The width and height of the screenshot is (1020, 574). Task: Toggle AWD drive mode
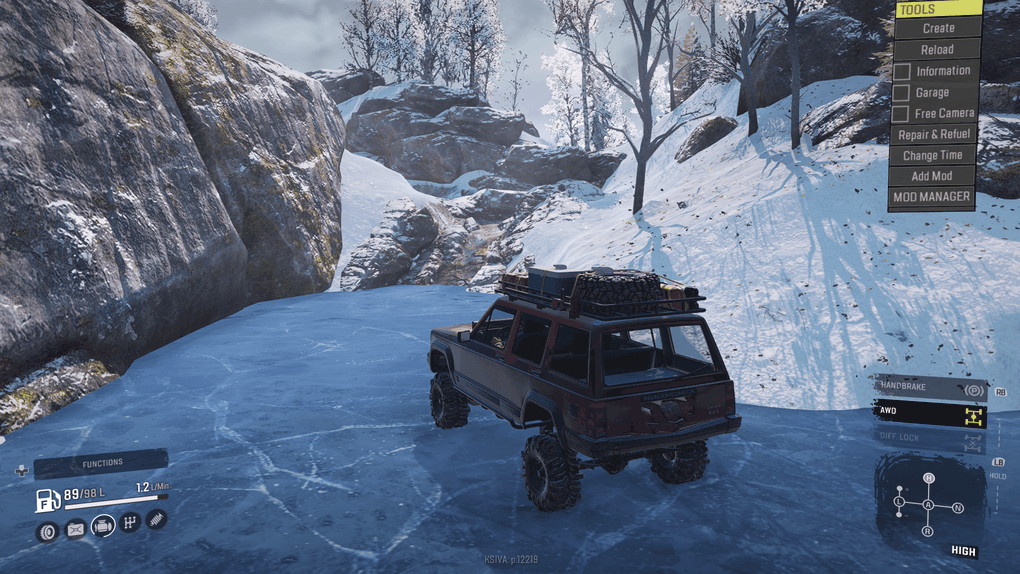(930, 411)
